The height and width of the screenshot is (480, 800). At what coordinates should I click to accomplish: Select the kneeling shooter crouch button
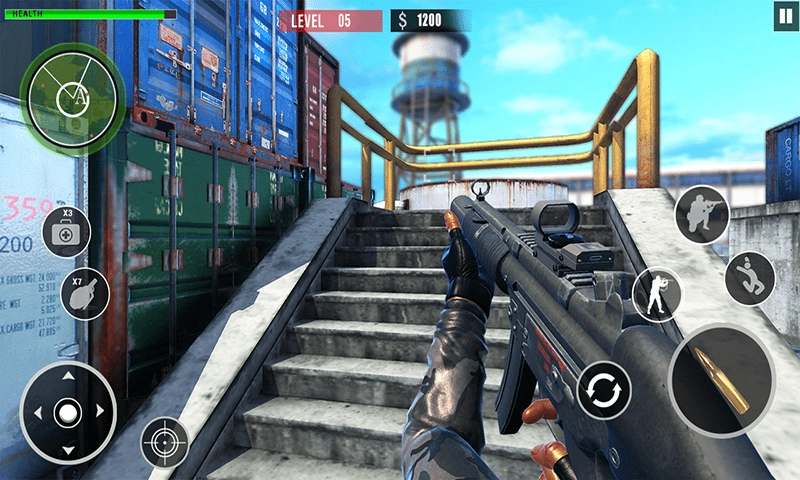(701, 214)
